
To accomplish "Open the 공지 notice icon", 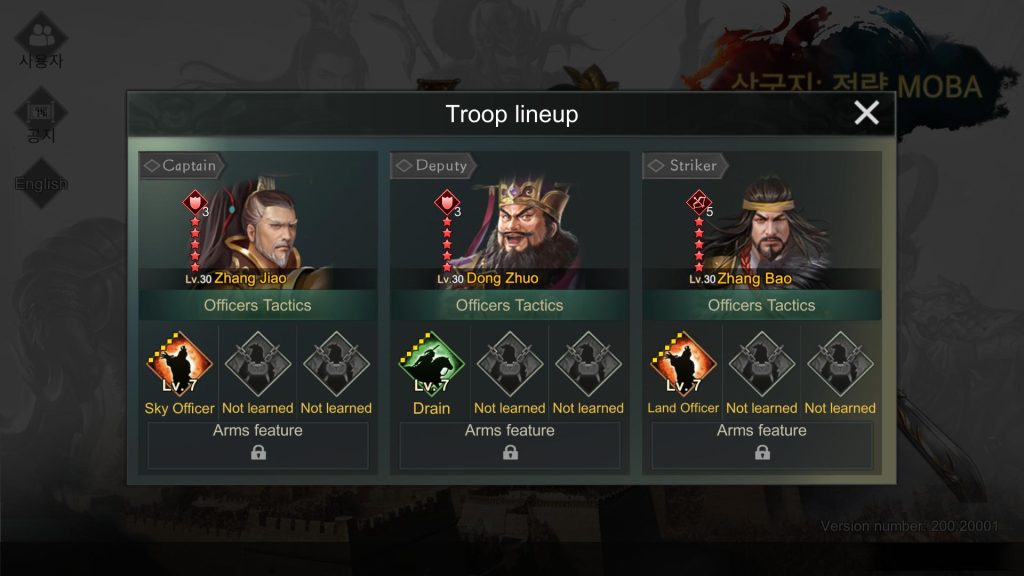I will [41, 118].
